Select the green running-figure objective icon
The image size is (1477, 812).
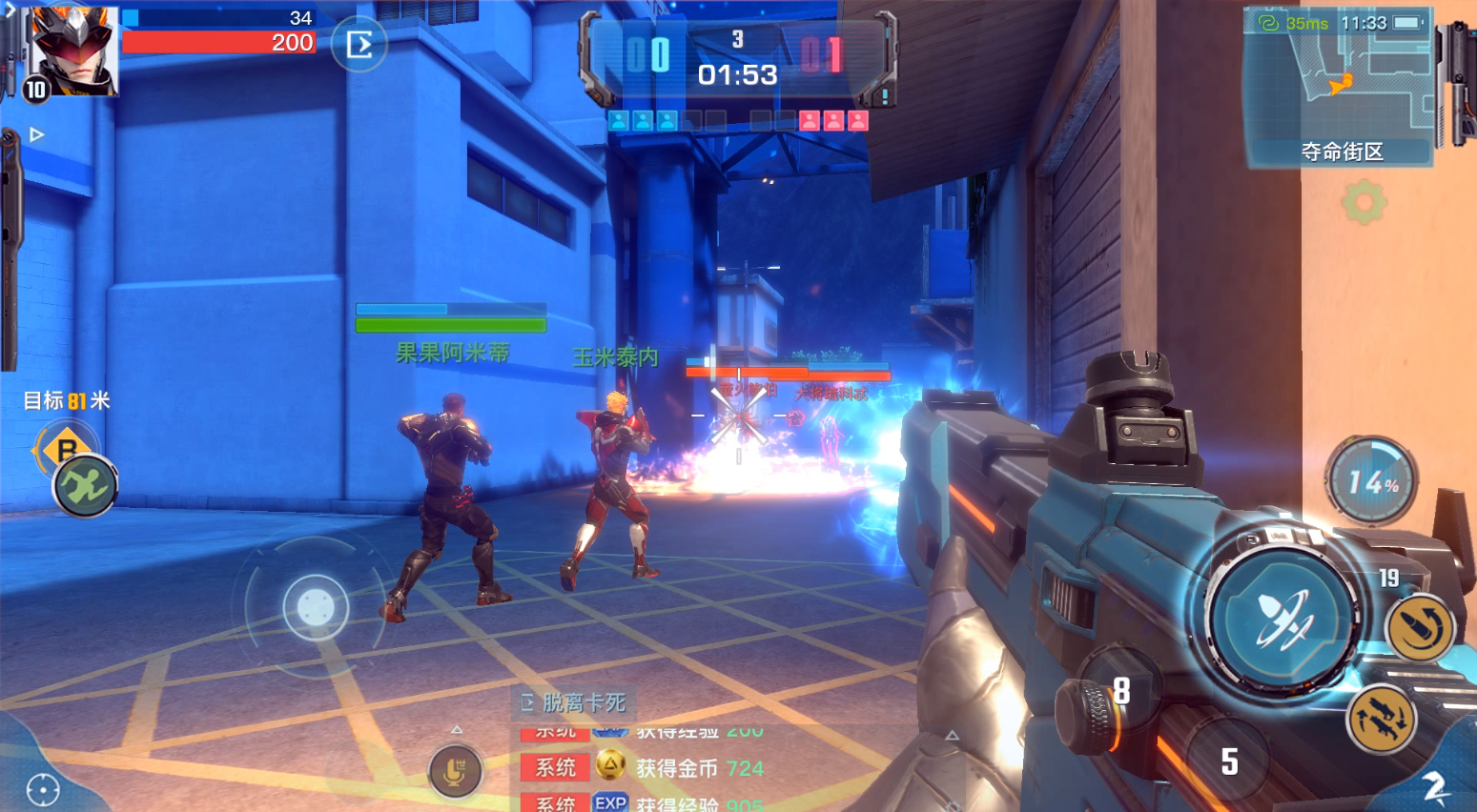pyautogui.click(x=85, y=486)
